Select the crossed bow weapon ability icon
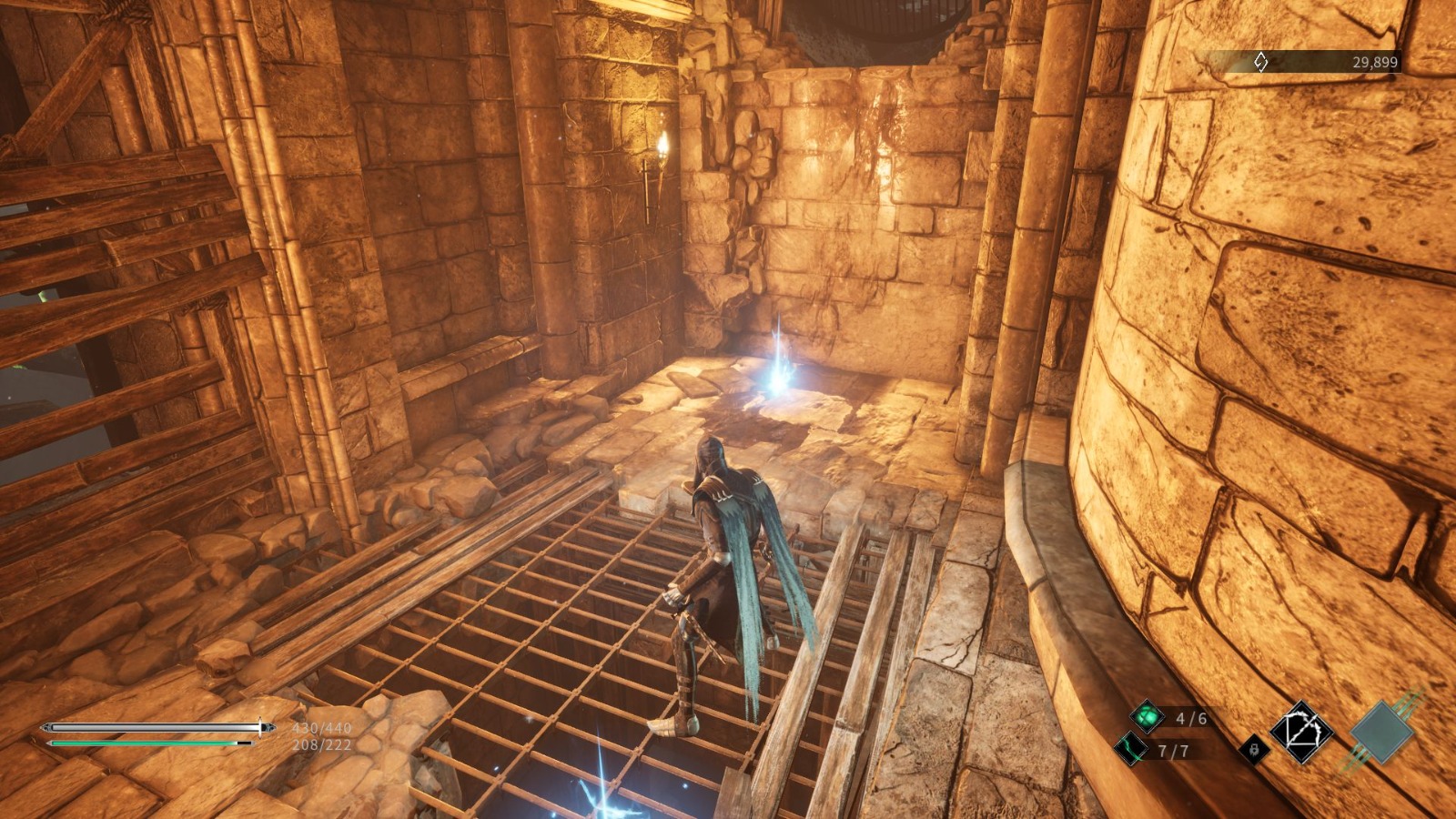1456x819 pixels. (x=1301, y=733)
